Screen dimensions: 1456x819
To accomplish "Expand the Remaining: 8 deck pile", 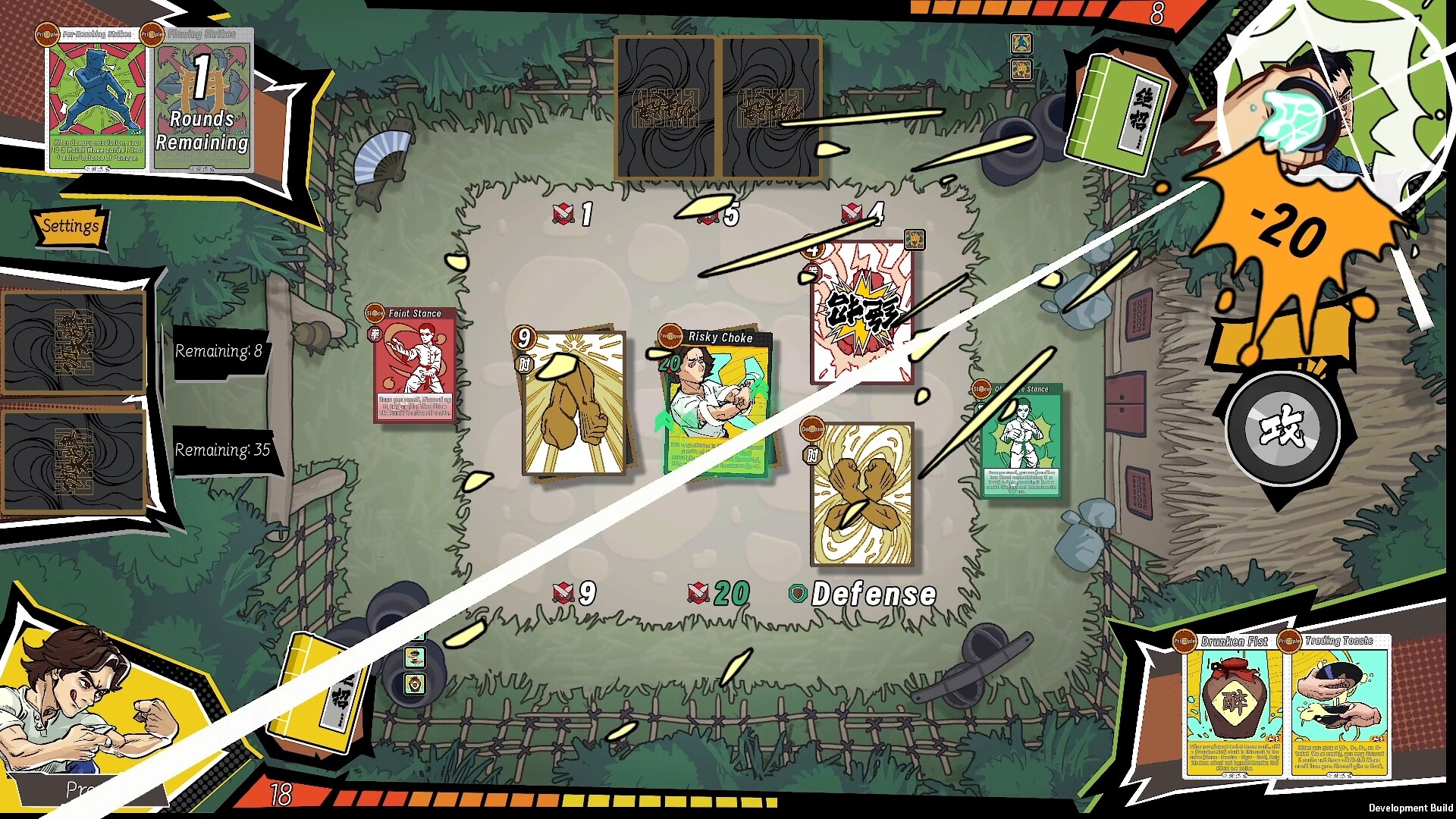I will (x=220, y=351).
